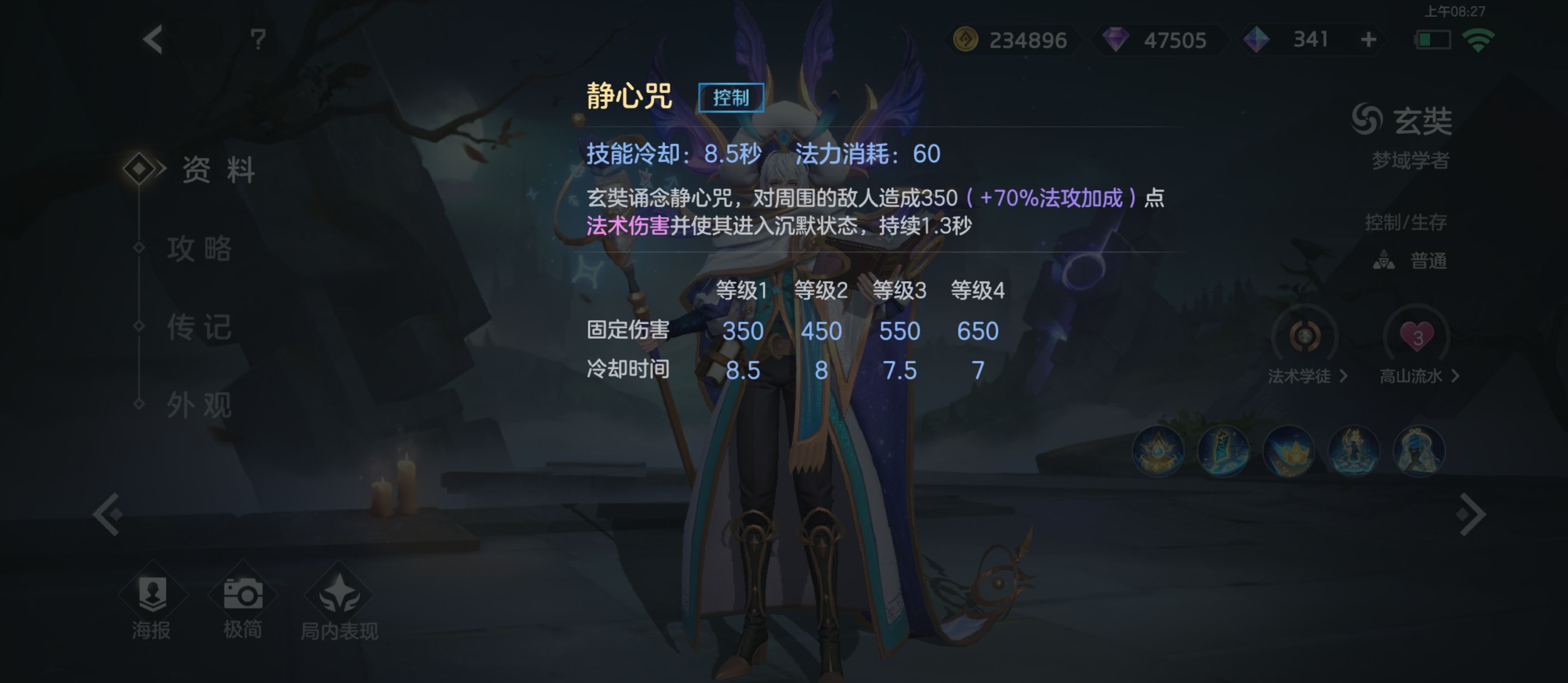Click the help question mark icon

point(258,39)
